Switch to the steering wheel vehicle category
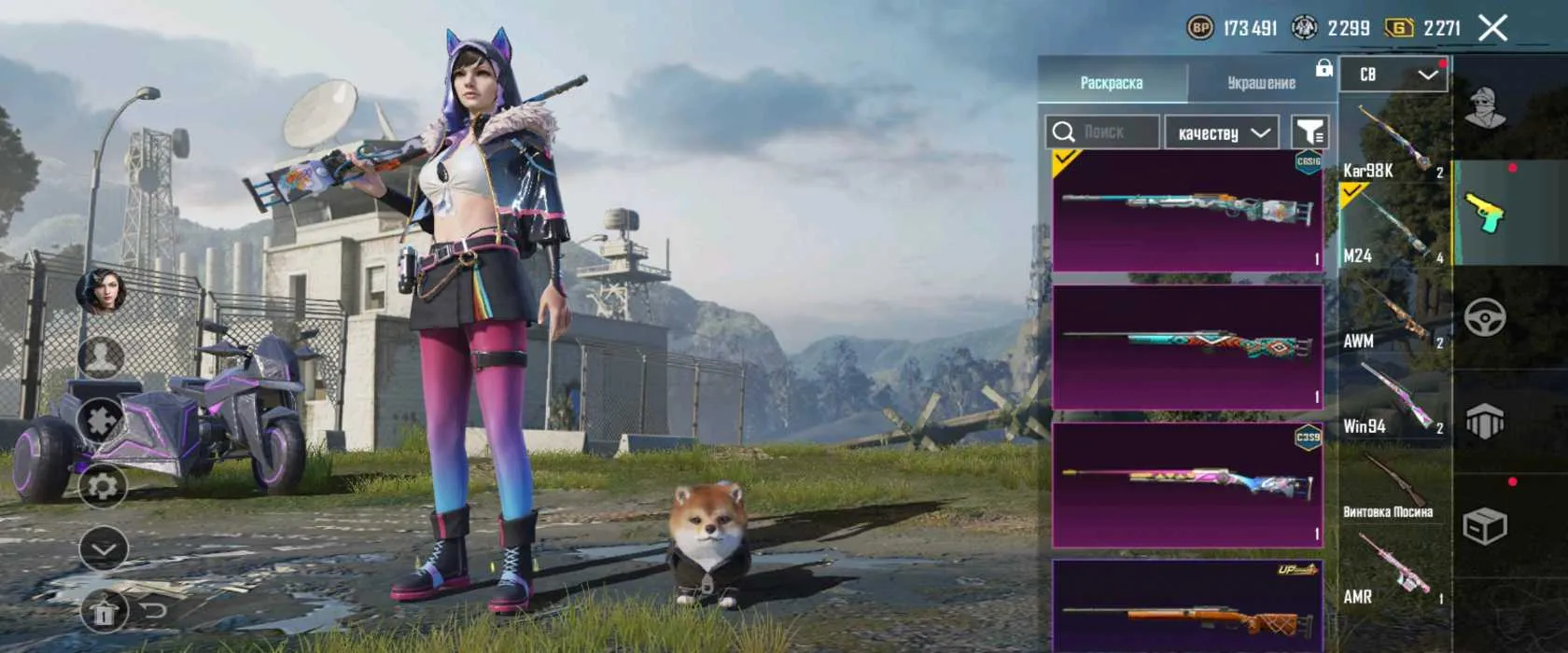The image size is (1568, 653). (1485, 318)
